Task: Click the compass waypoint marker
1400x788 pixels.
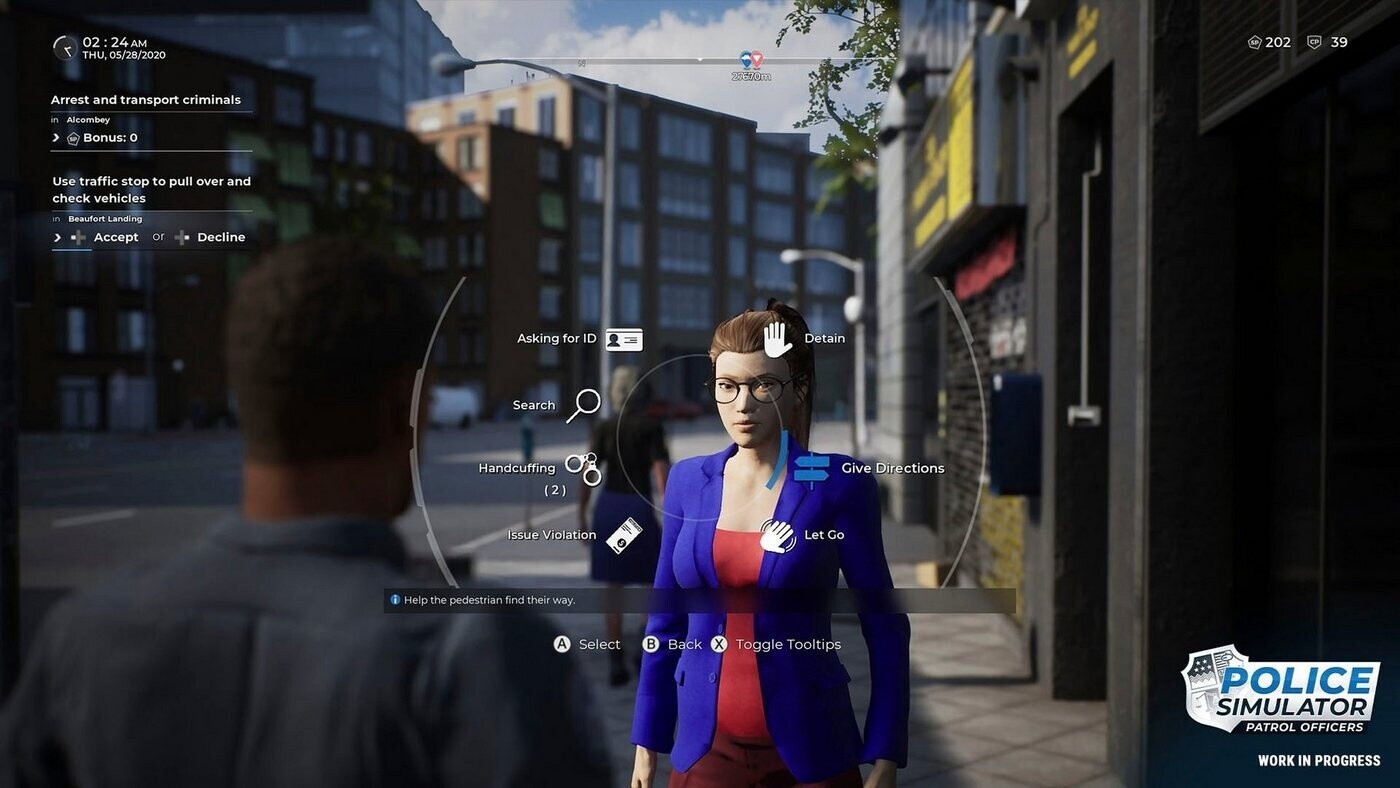Action: pyautogui.click(x=750, y=61)
